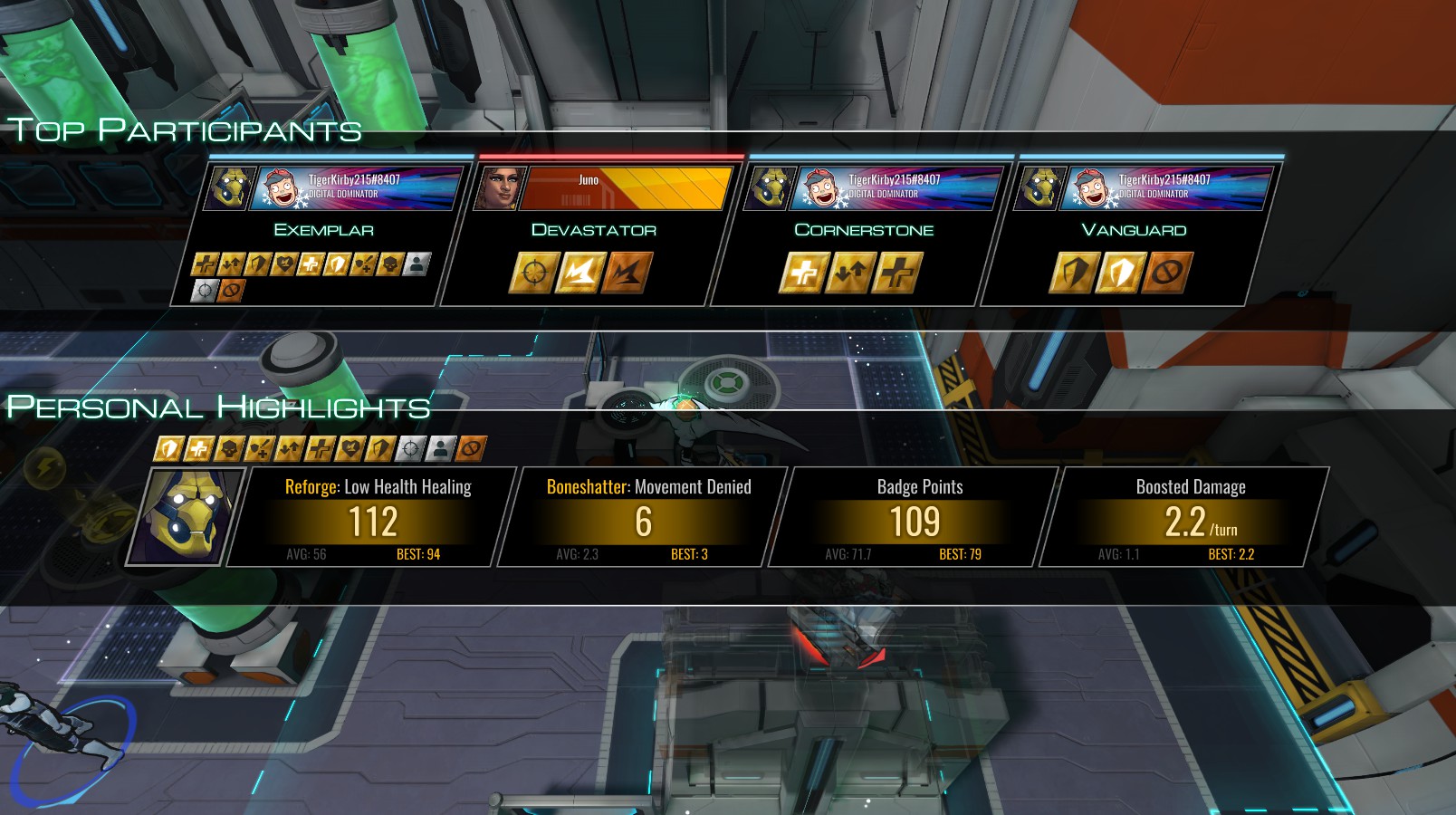The height and width of the screenshot is (815, 1456).
Task: Toggle the bronze denied badge ending Personal Highlights row
Action: click(x=470, y=446)
